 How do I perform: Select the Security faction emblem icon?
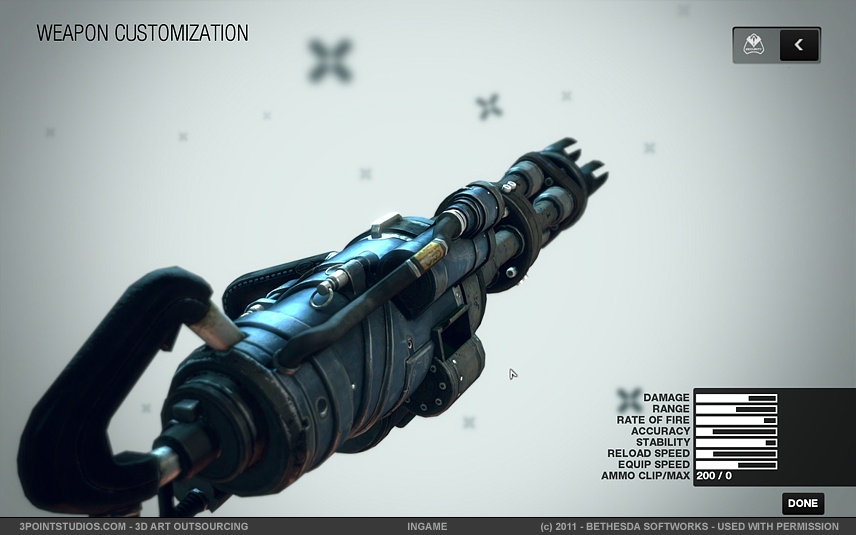coord(755,45)
